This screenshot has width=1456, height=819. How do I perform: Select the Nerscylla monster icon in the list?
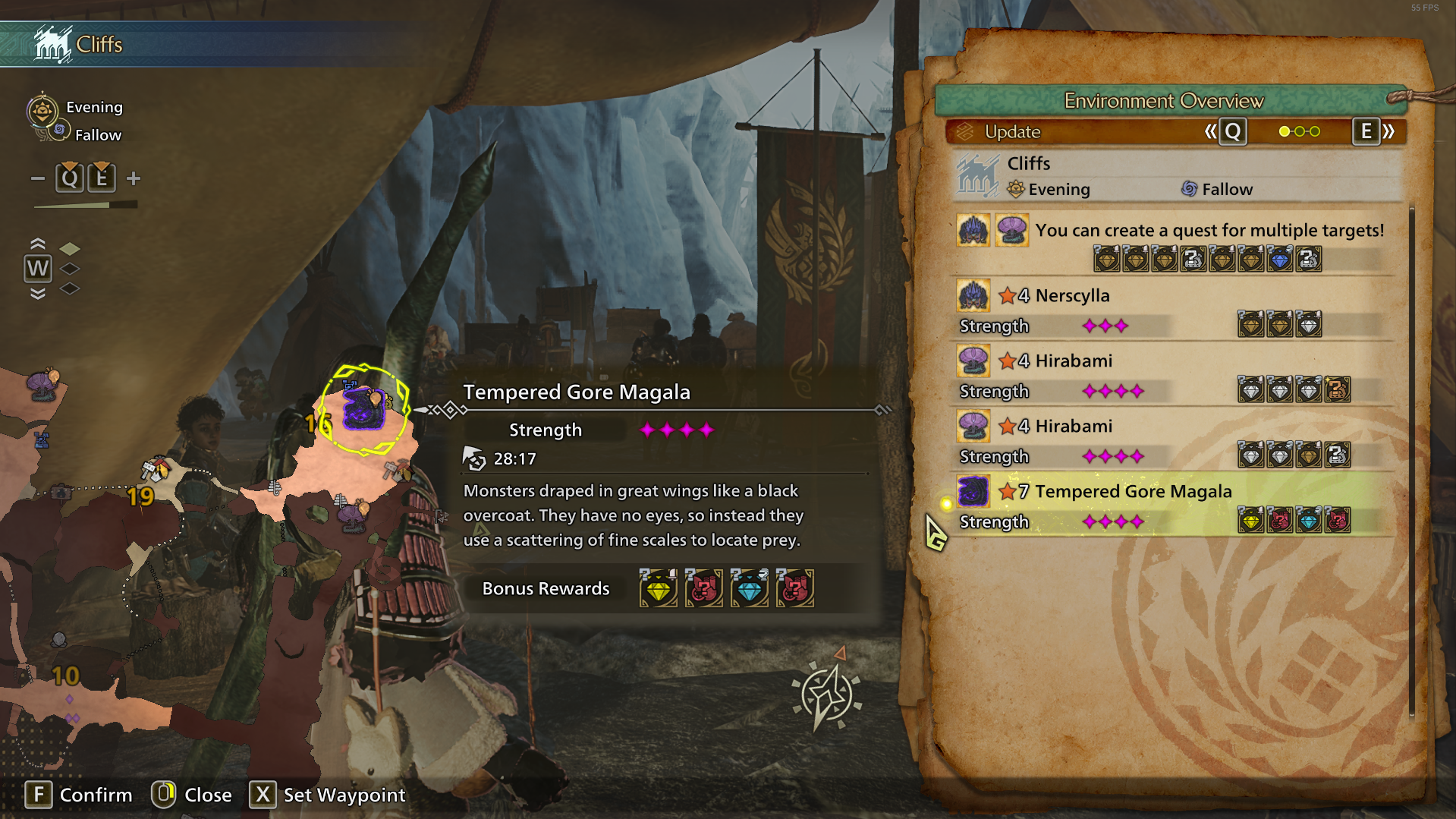[x=973, y=295]
